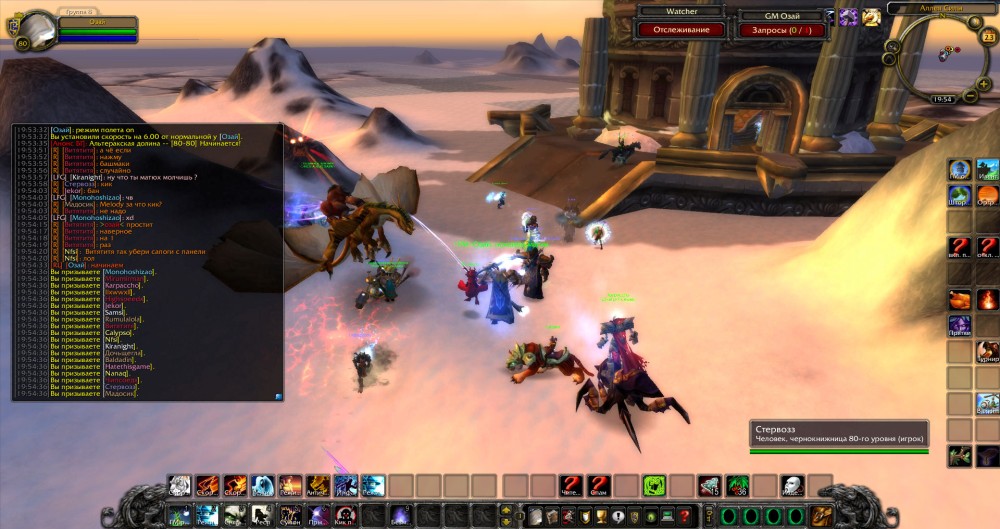This screenshot has width=1000, height=529.
Task: Use the Спам macro question mark slot
Action: [x=598, y=486]
